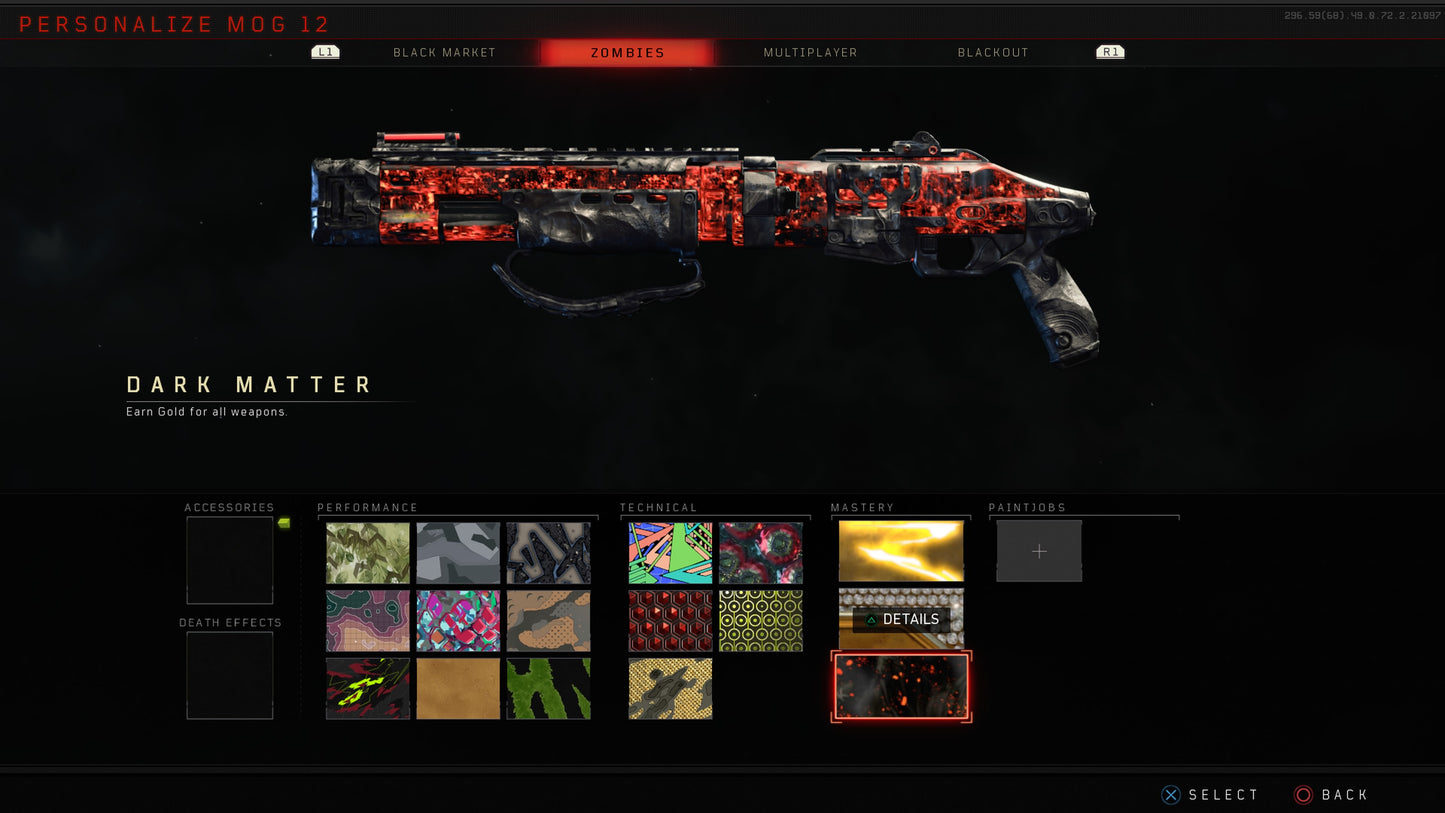The height and width of the screenshot is (813, 1445).
Task: Switch to the Black Market tab
Action: point(444,53)
